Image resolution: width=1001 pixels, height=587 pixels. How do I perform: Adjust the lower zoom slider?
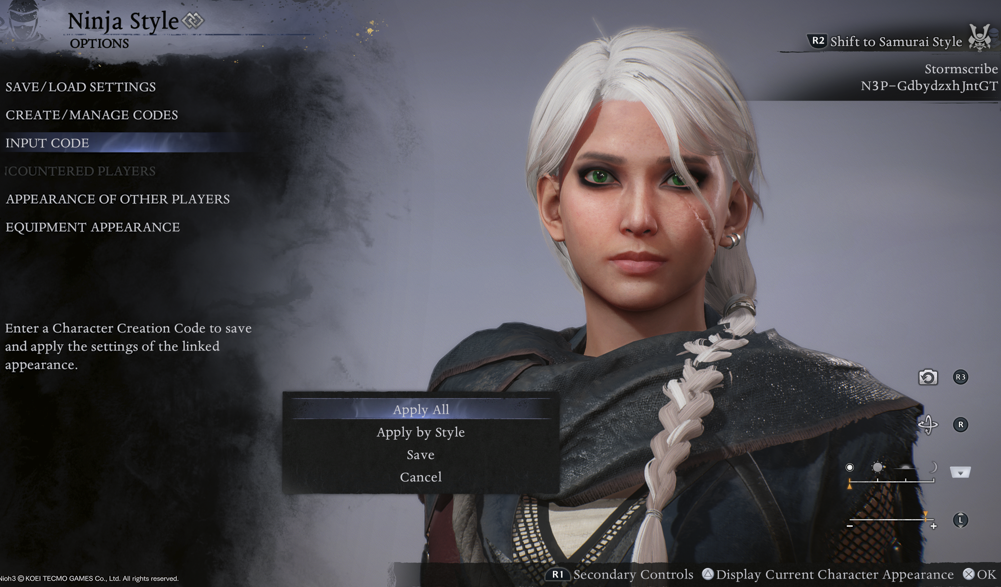[891, 520]
